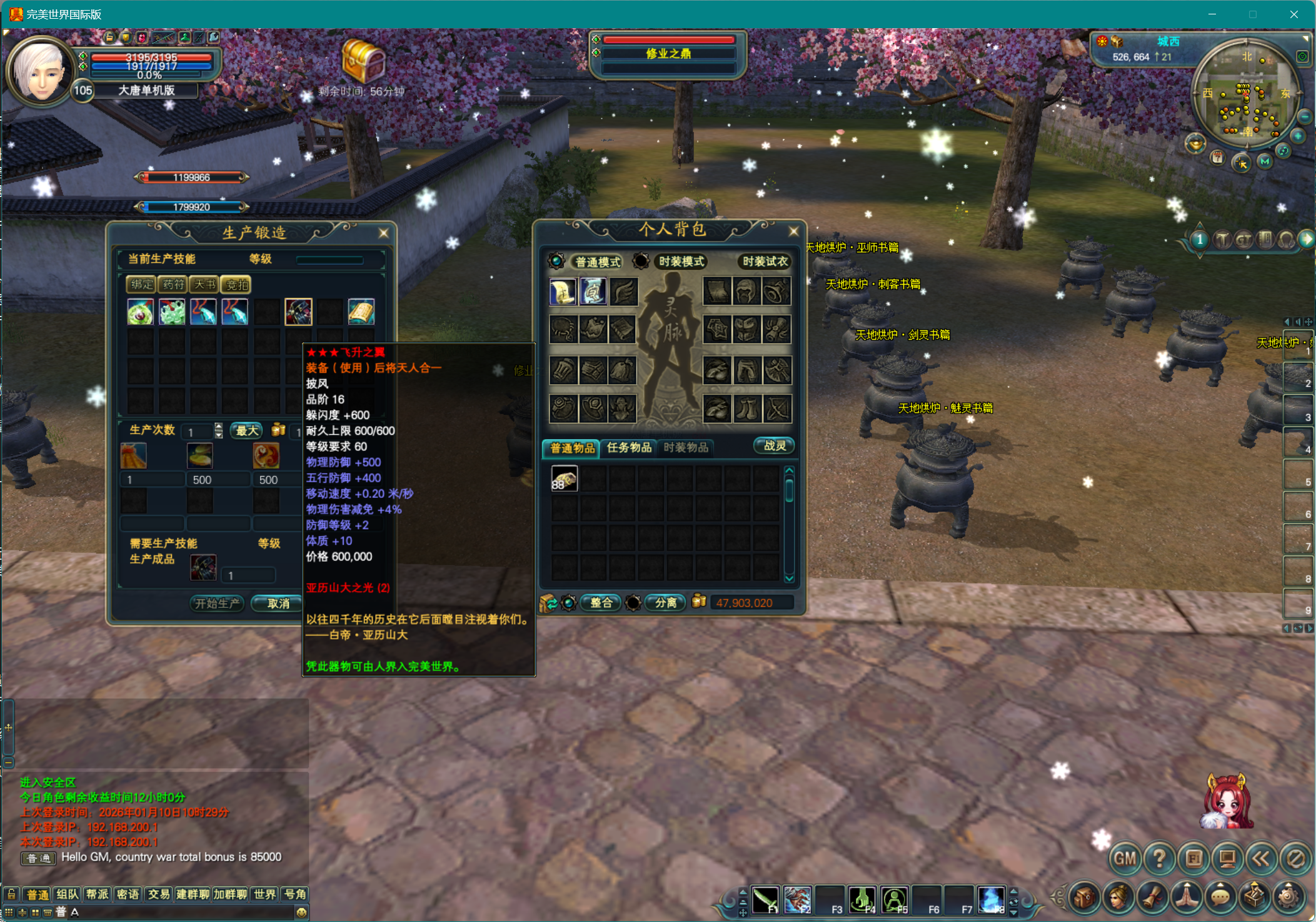This screenshot has width=1316, height=922.
Task: Close the 个人背包 inventory window
Action: tap(793, 231)
